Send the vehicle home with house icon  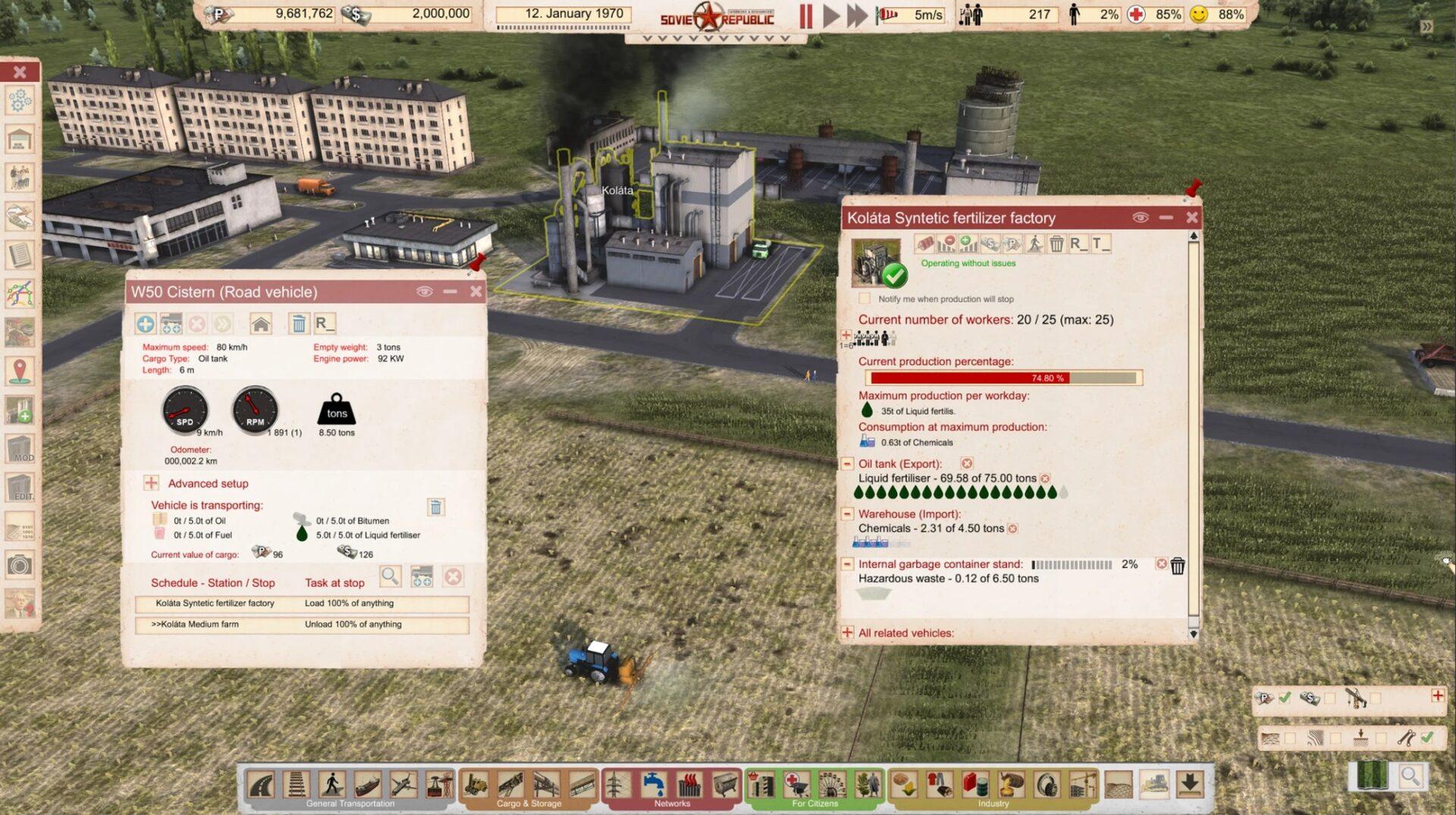pyautogui.click(x=261, y=324)
